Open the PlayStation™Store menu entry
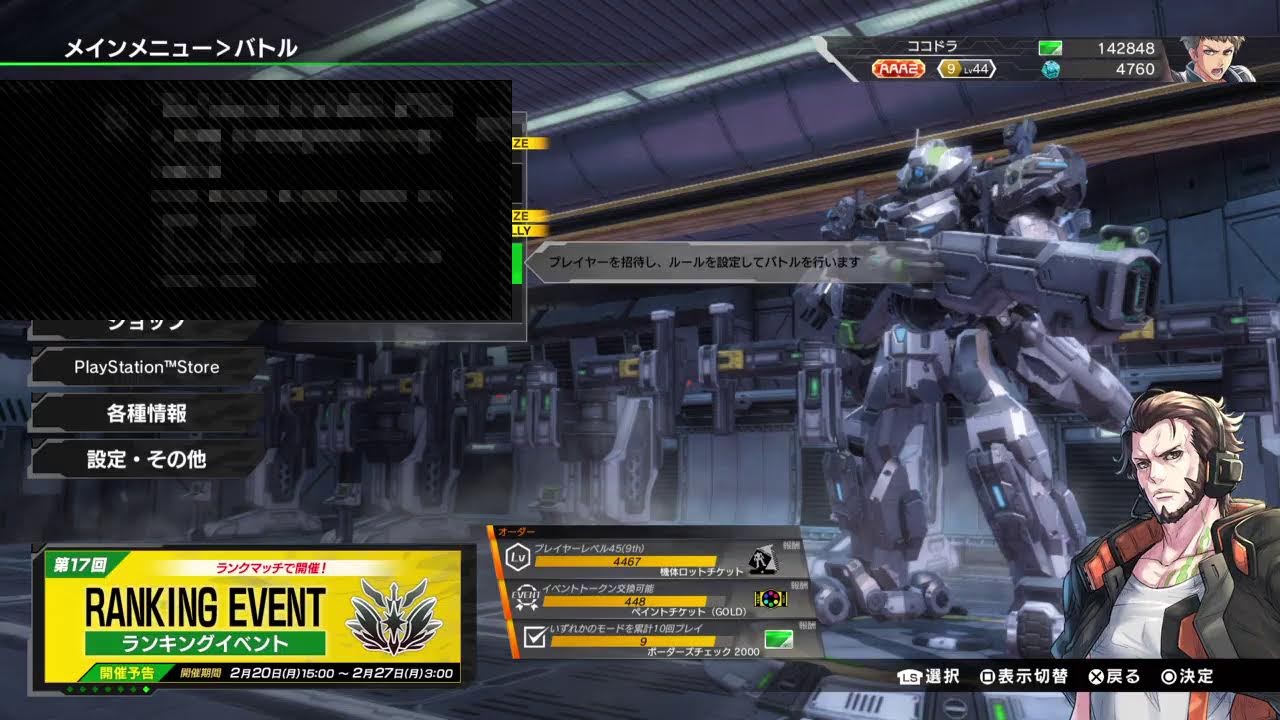 (x=147, y=367)
